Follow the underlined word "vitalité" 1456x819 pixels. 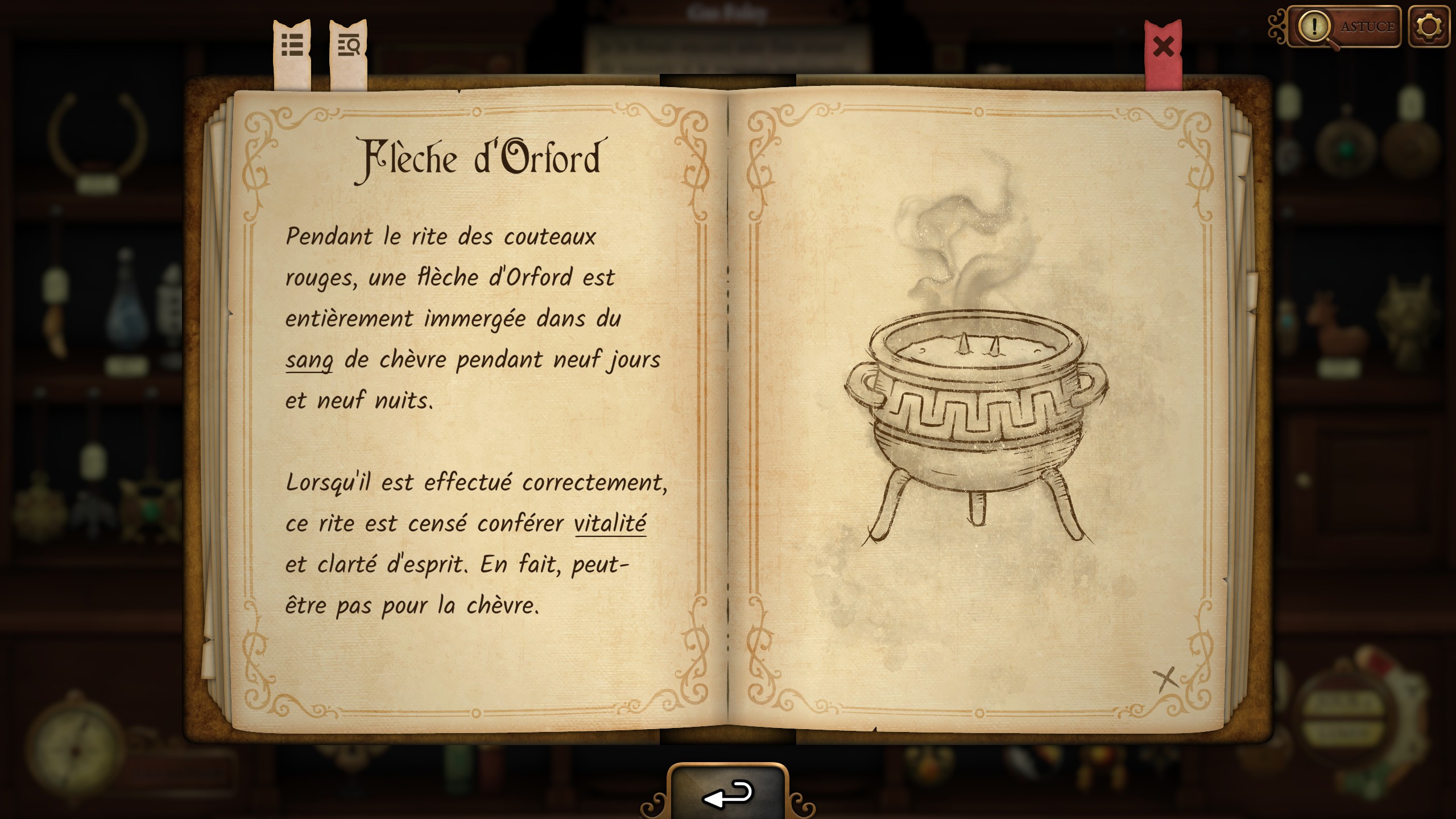[x=610, y=524]
